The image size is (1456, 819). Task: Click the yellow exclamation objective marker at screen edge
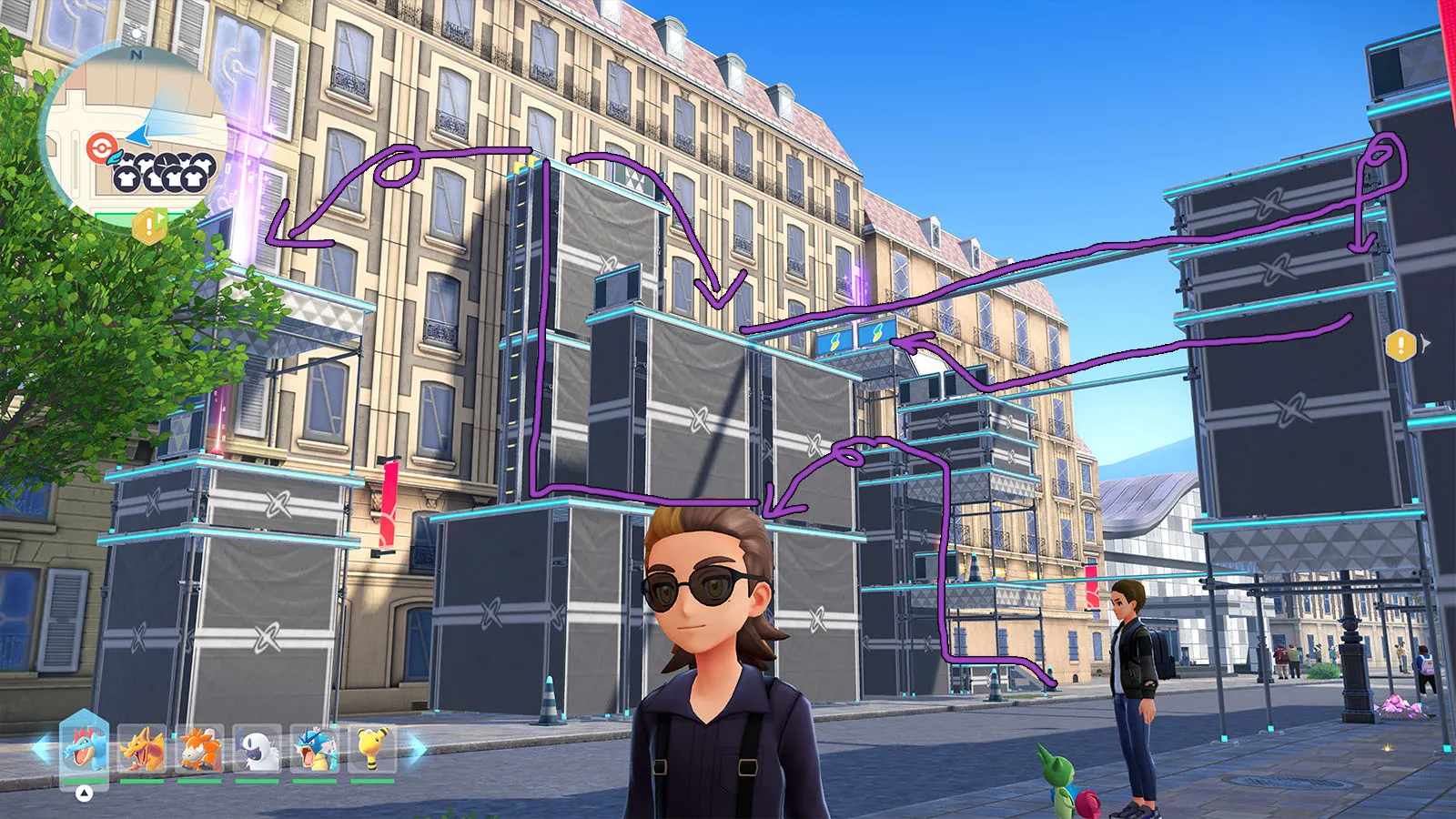(x=1400, y=345)
